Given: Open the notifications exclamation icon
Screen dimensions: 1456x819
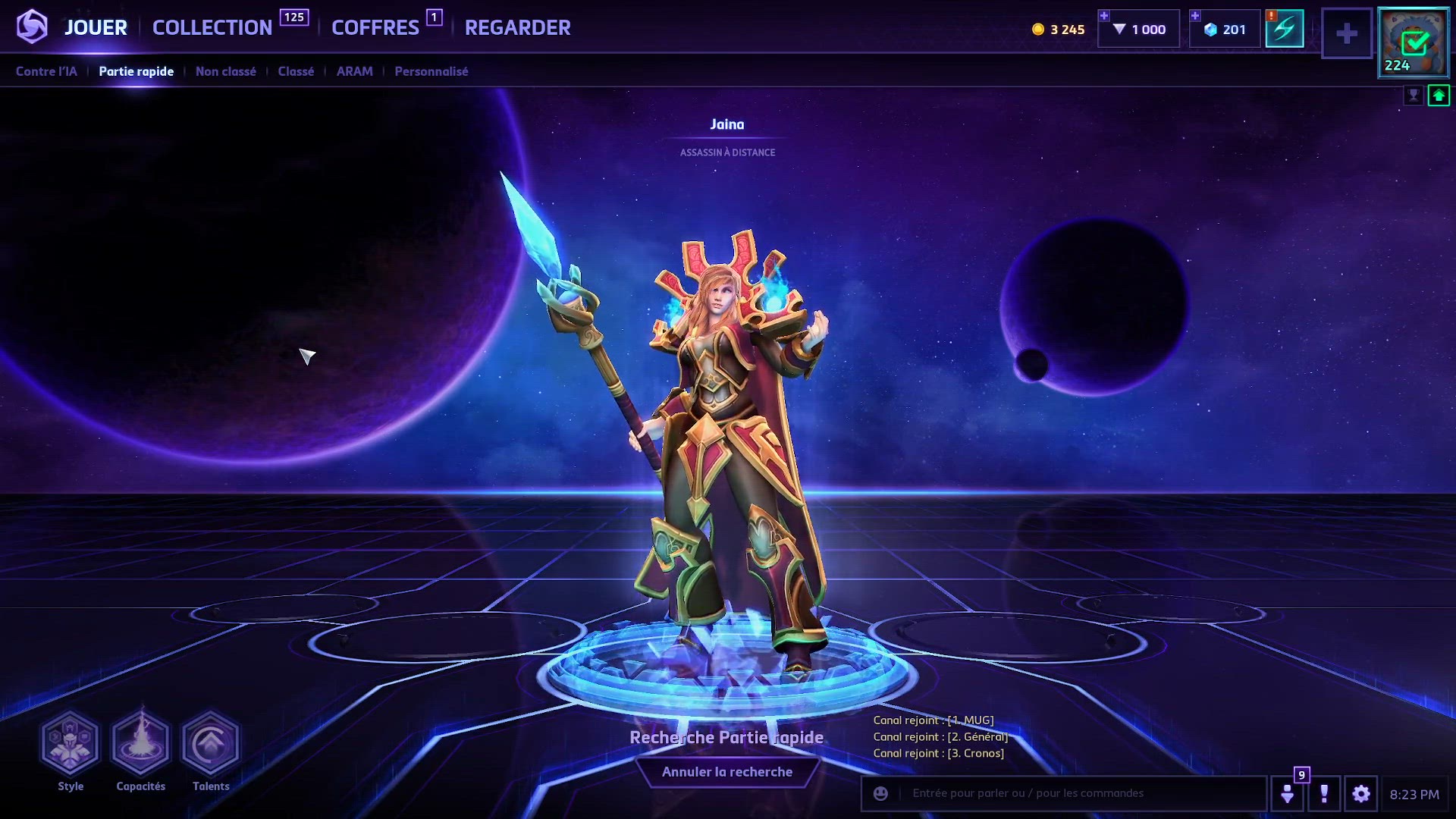Looking at the screenshot, I should coord(1325,794).
